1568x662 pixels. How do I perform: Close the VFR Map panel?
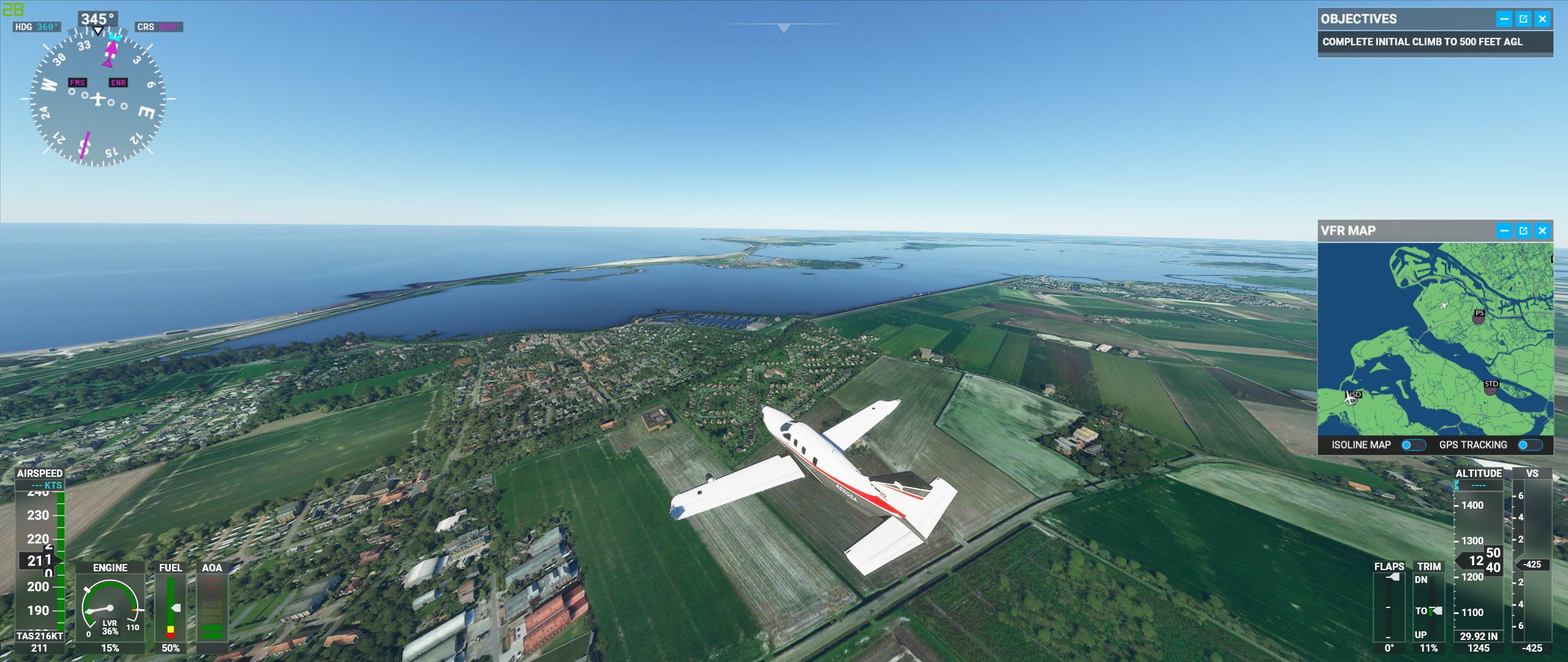[x=1542, y=231]
